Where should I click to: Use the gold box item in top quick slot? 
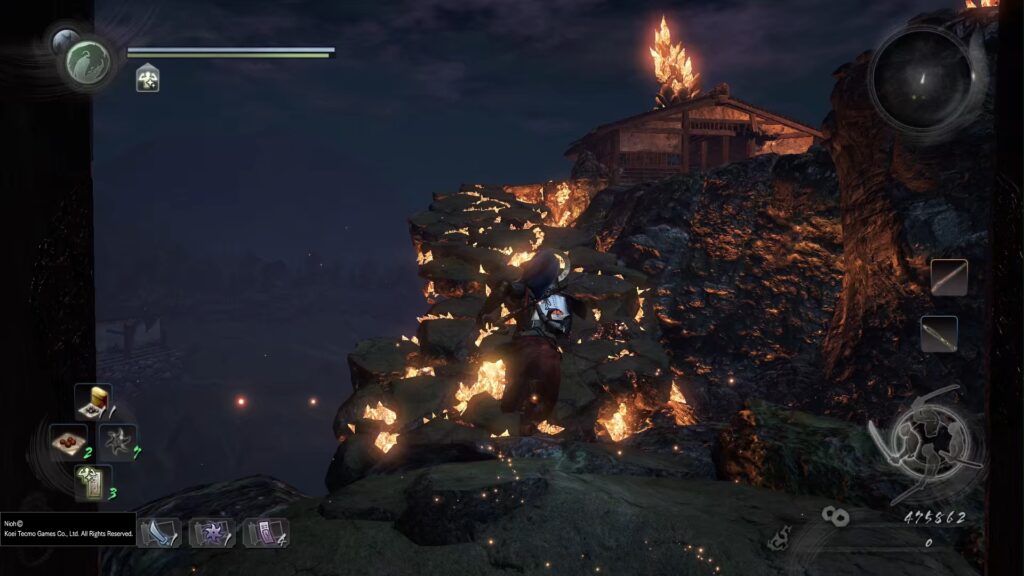[x=93, y=402]
